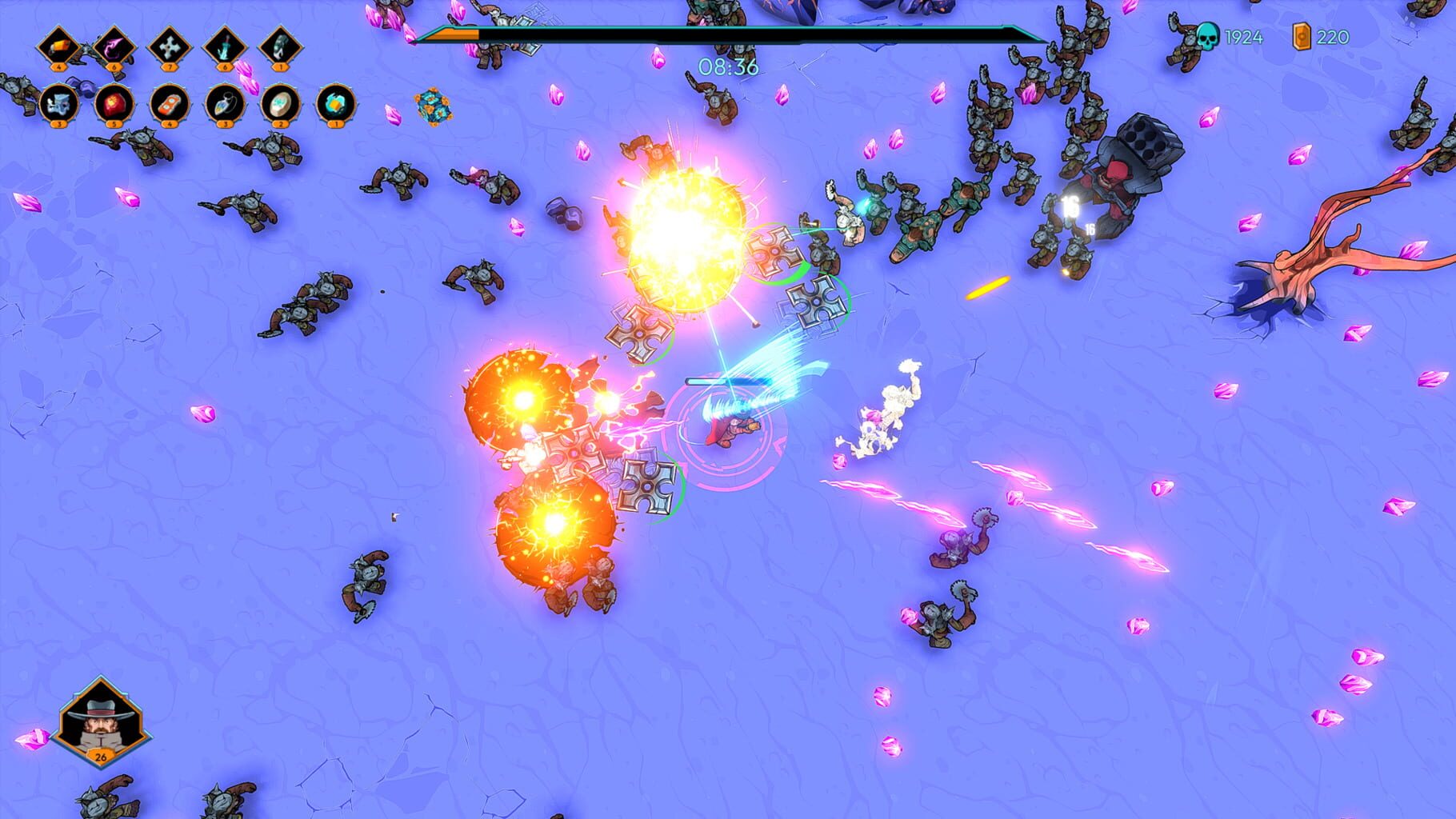
Task: Click the 08:36 match timer
Action: [728, 70]
